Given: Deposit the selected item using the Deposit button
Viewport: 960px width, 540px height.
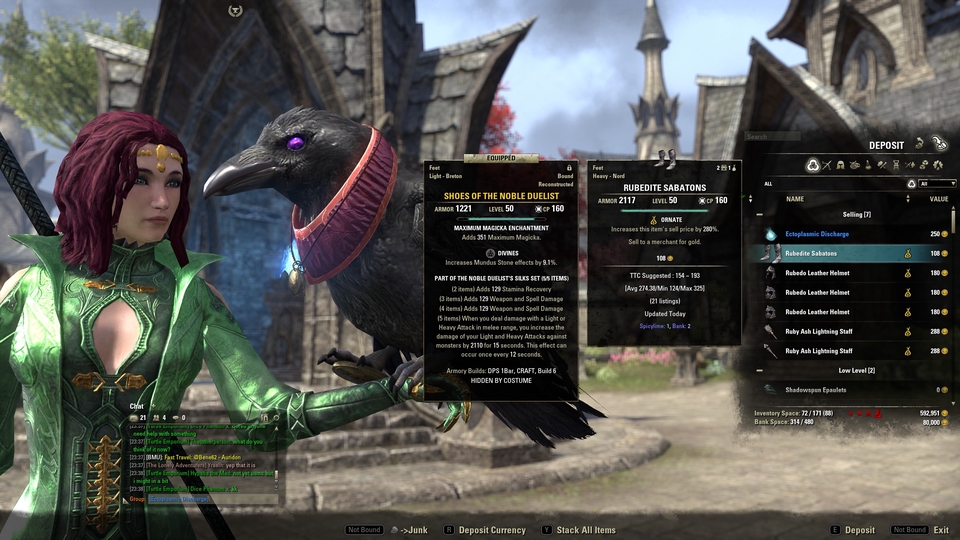Looking at the screenshot, I should (859, 530).
